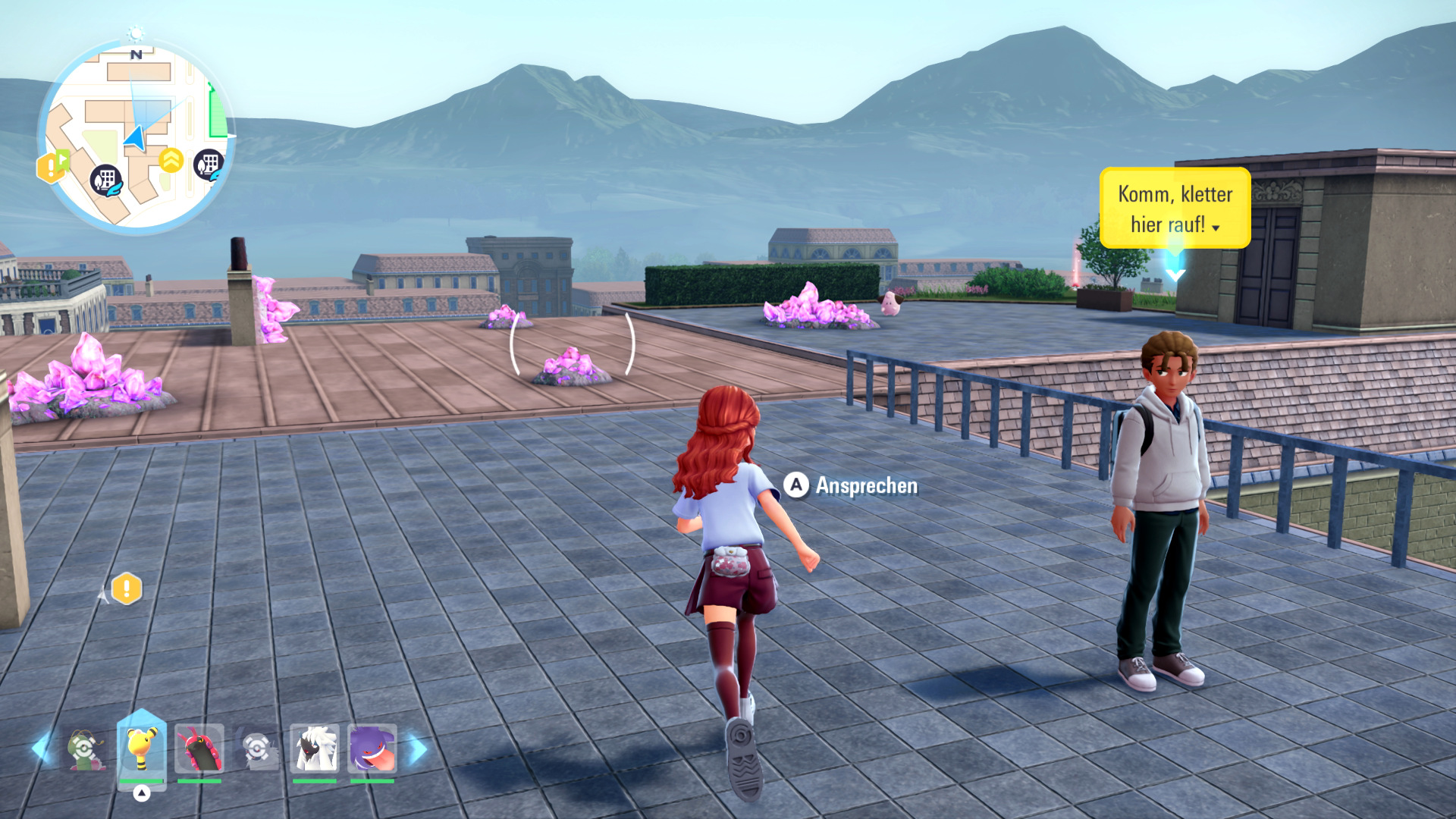Click the orange exclamation quest marker with green flag
Image resolution: width=1456 pixels, height=819 pixels.
52,166
